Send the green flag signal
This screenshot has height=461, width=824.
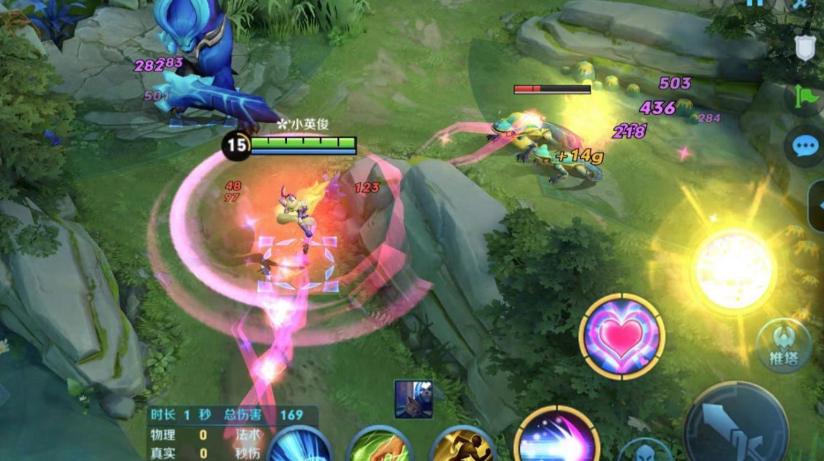[x=804, y=97]
